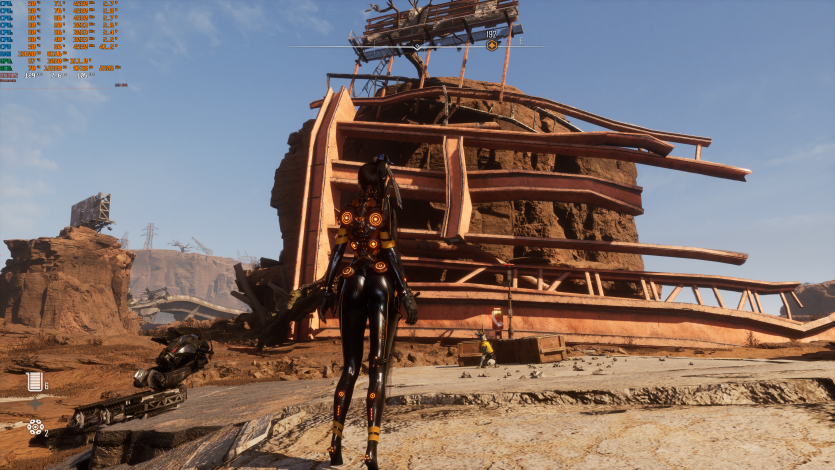835x470 pixels.
Task: Click the compass bar's center heading indicator
Action: point(417,46)
